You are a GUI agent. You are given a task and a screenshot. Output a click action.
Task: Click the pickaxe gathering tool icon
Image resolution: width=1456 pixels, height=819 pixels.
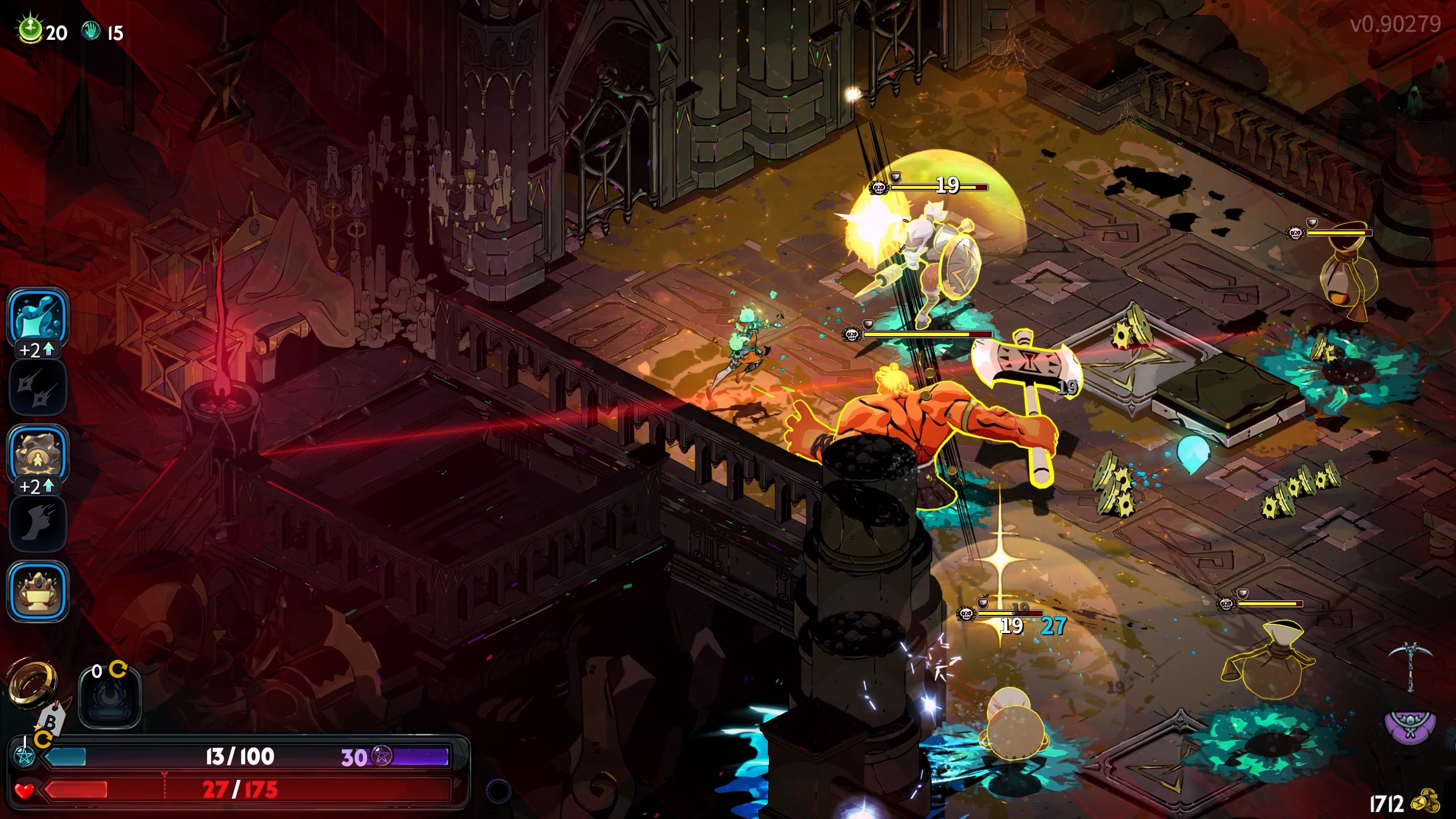[1412, 666]
